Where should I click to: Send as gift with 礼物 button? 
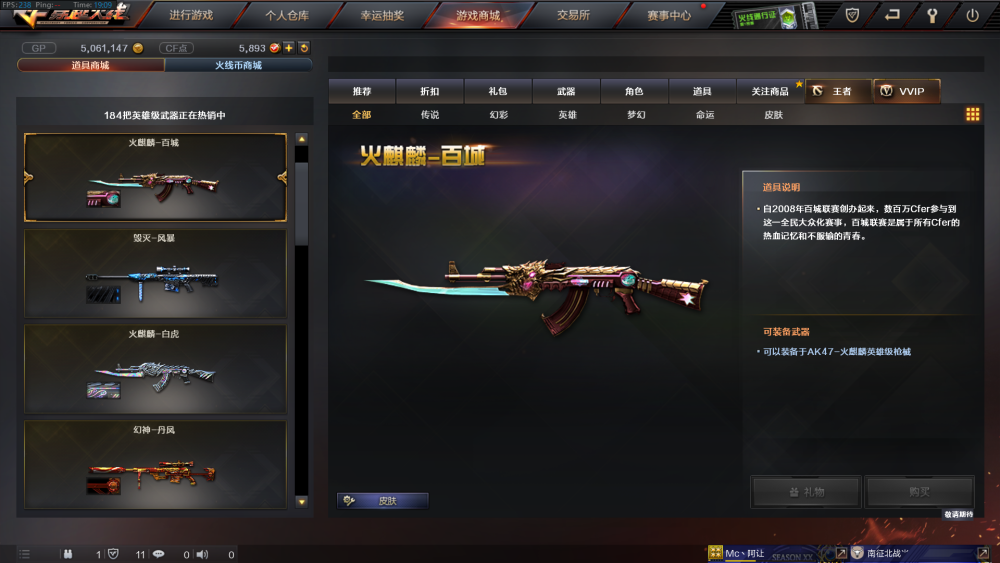pos(805,491)
